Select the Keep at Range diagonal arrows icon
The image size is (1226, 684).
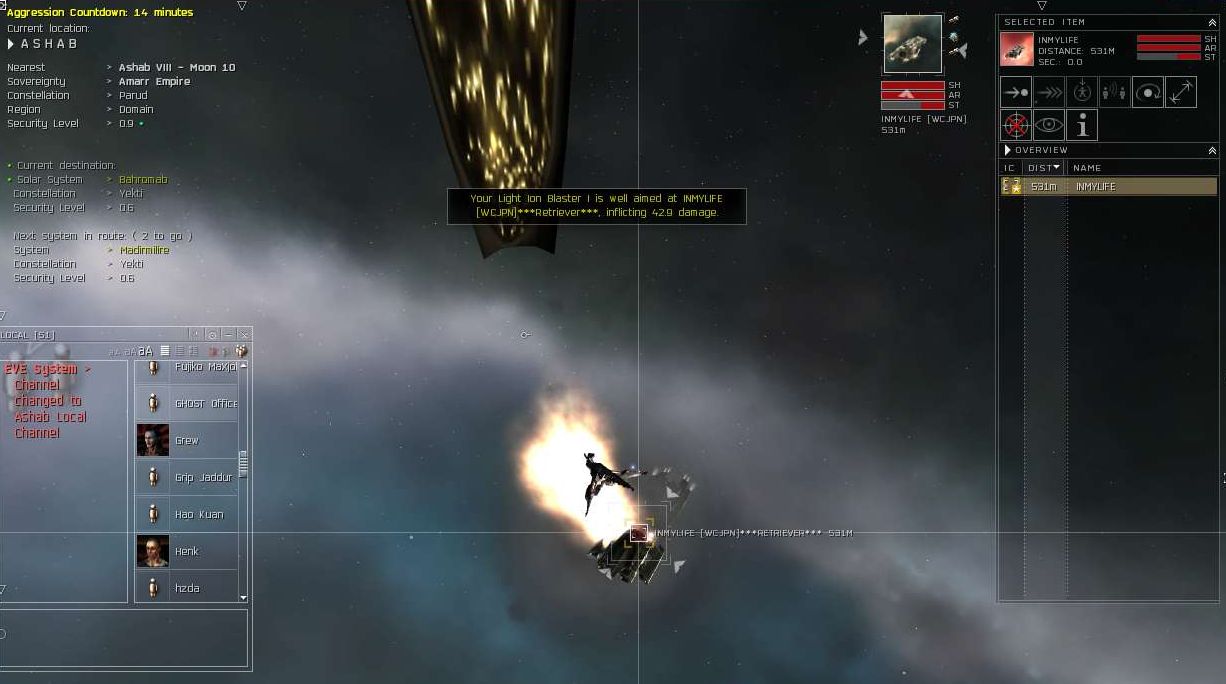[x=1180, y=92]
